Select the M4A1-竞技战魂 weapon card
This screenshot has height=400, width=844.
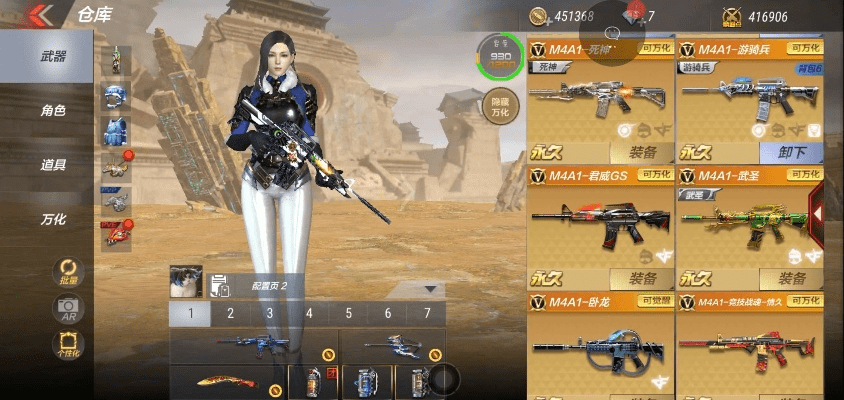749,343
